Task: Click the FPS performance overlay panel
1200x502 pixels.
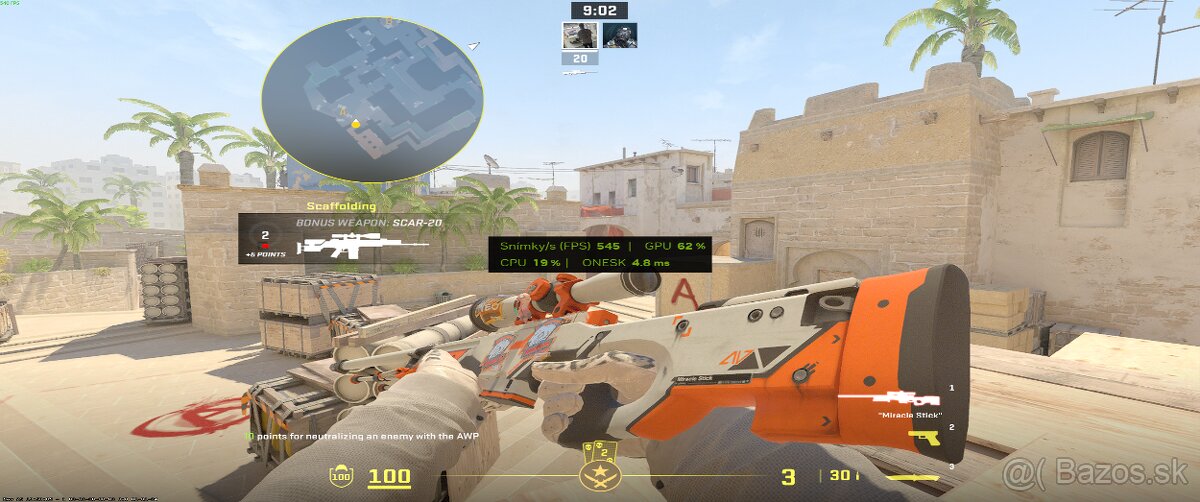Action: point(599,254)
